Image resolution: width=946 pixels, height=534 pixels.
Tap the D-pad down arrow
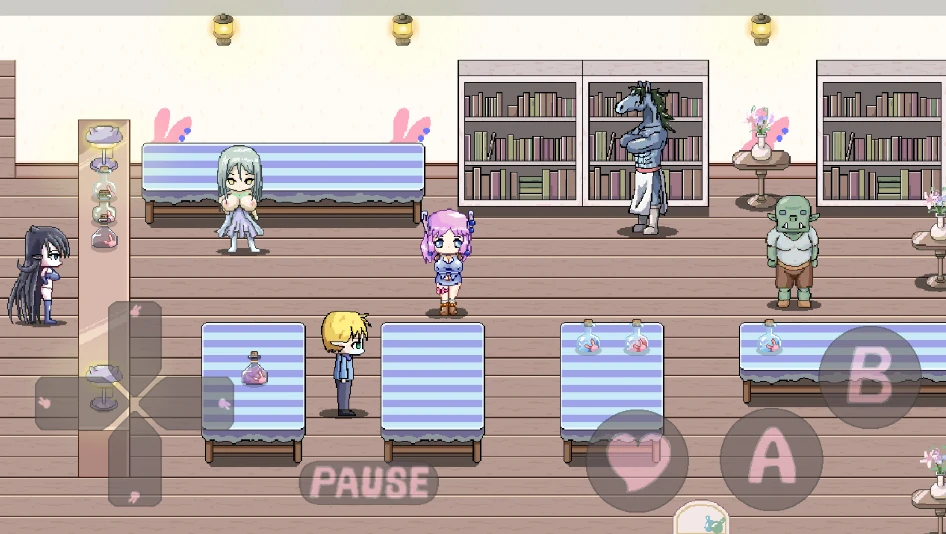pyautogui.click(x=135, y=470)
